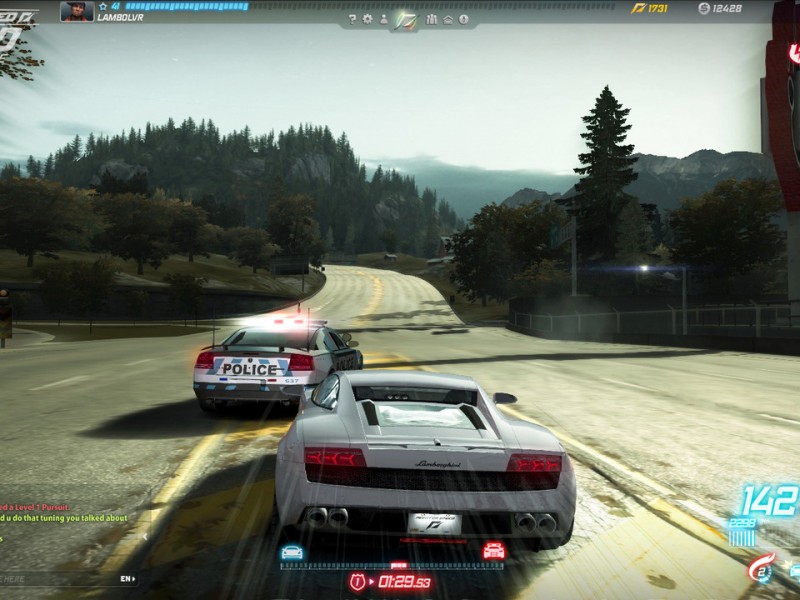800x600 pixels.
Task: Click the person silhouette icon in top bar
Action: [383, 19]
